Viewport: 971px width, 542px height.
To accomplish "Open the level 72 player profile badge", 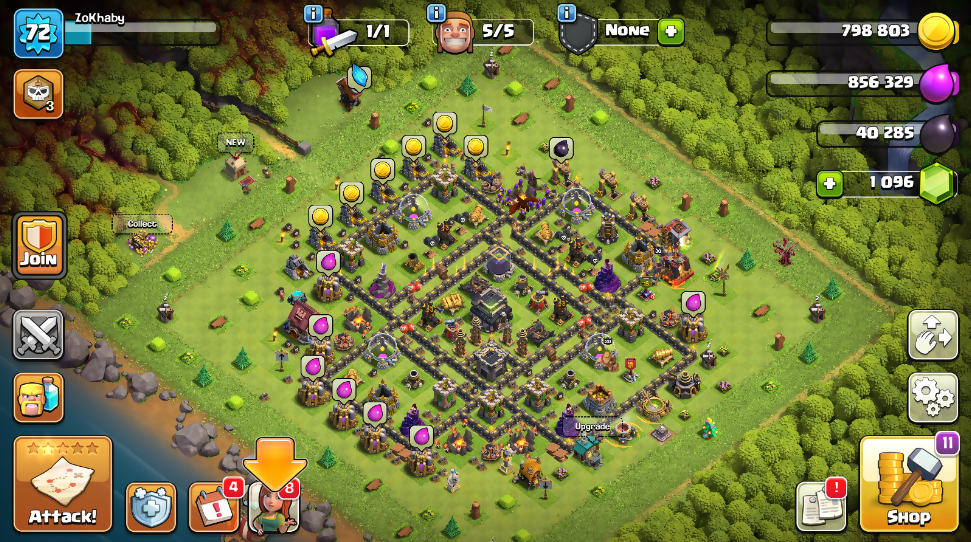I will [38, 33].
